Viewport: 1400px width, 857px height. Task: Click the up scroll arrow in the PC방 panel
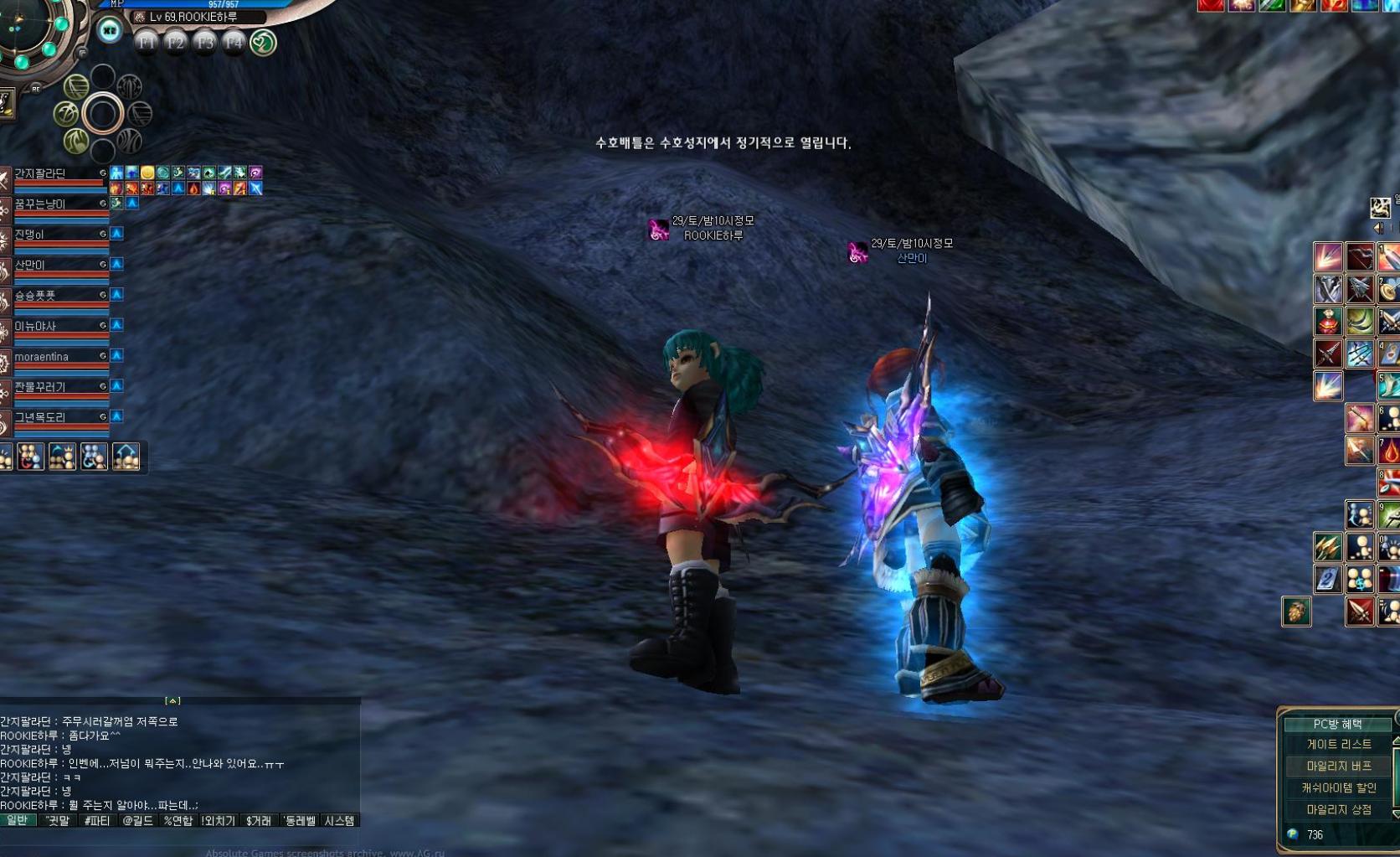(x=1397, y=742)
